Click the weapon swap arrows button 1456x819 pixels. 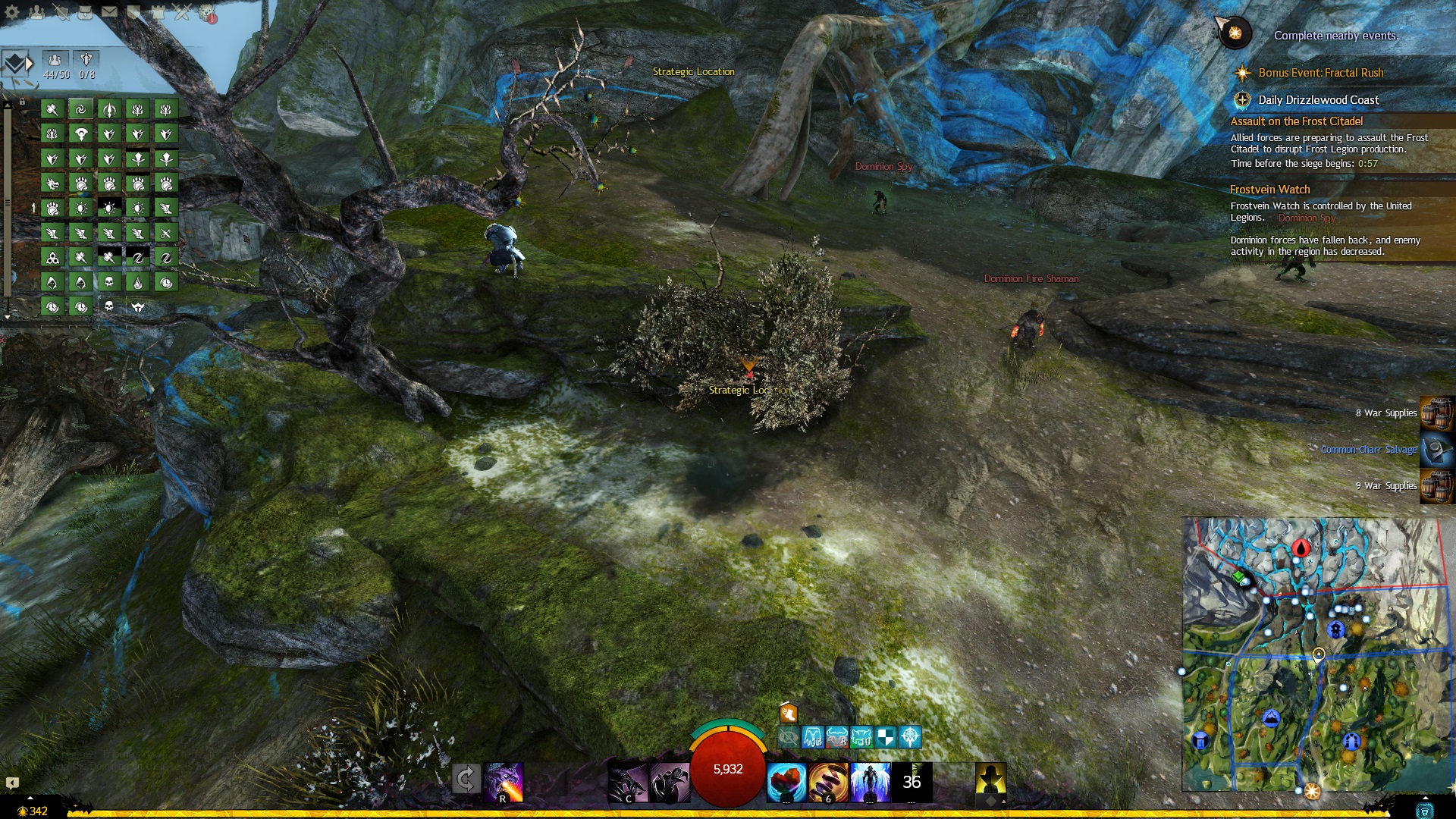[466, 779]
